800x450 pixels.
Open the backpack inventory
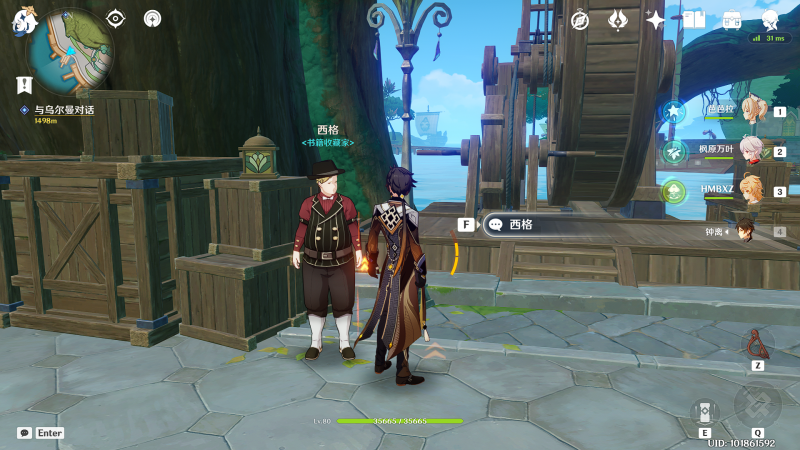(x=732, y=20)
